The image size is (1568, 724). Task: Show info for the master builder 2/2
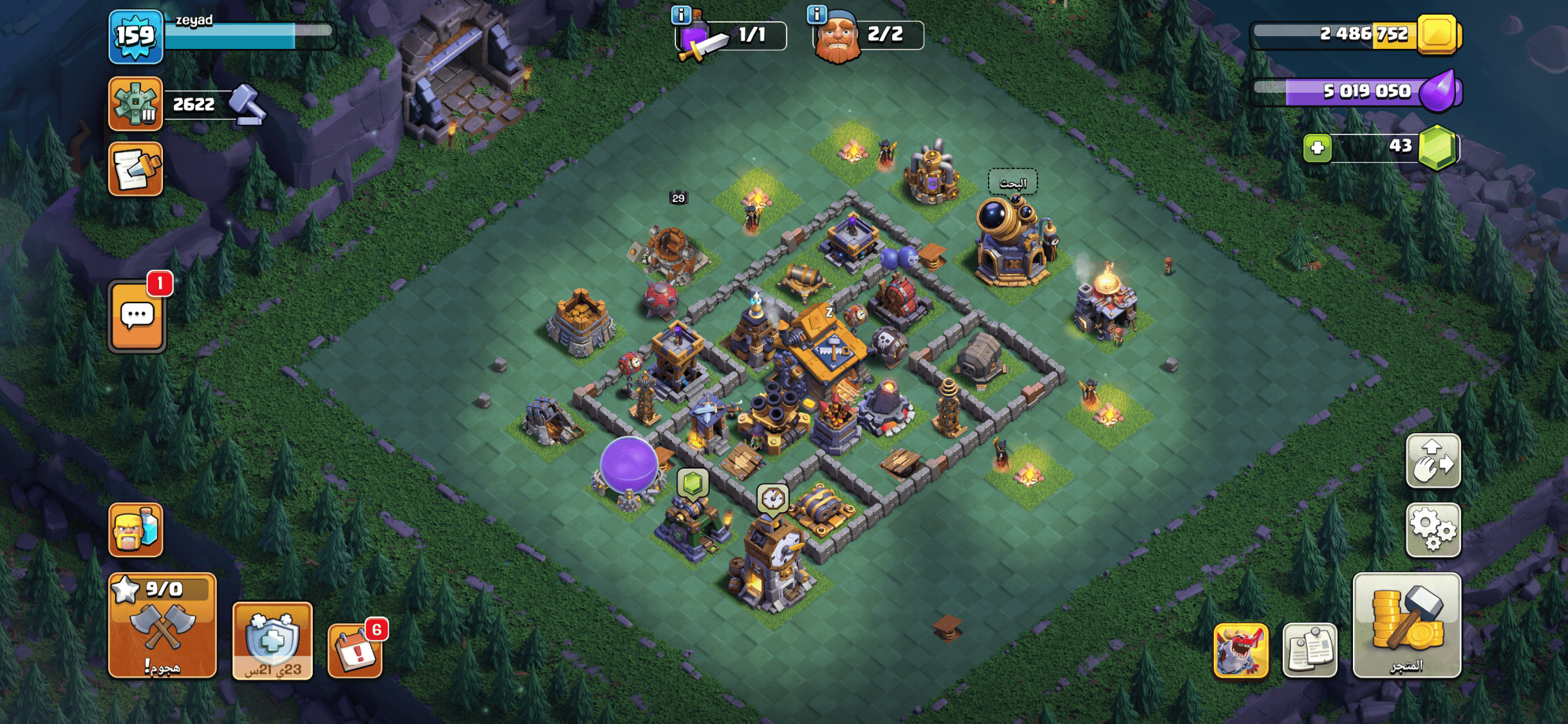(816, 14)
